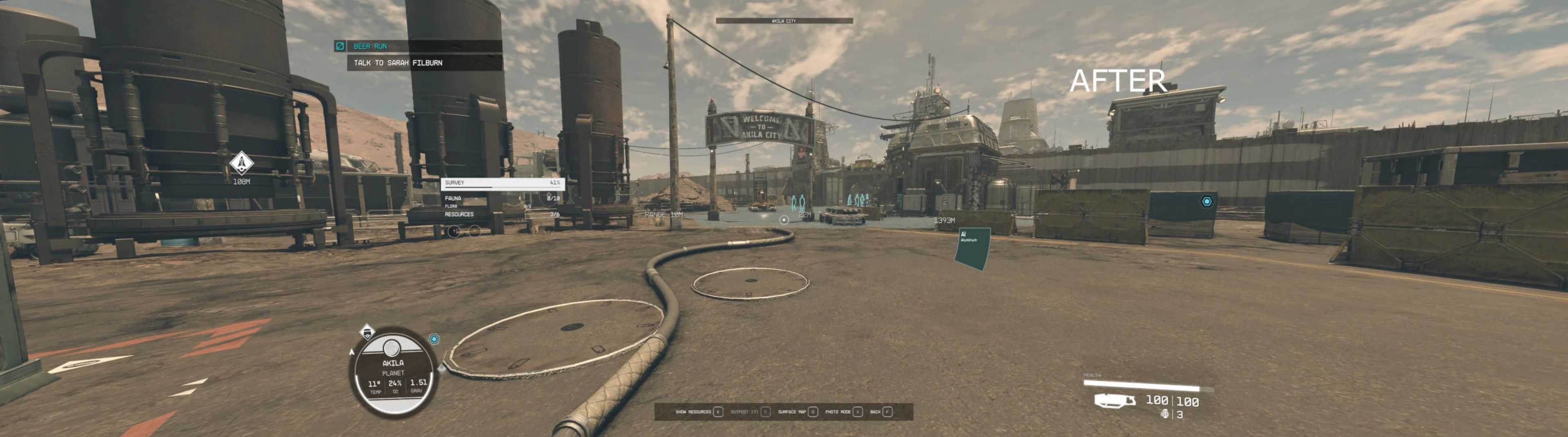1568x437 pixels.
Task: Open the Survey progress panel
Action: pyautogui.click(x=502, y=182)
